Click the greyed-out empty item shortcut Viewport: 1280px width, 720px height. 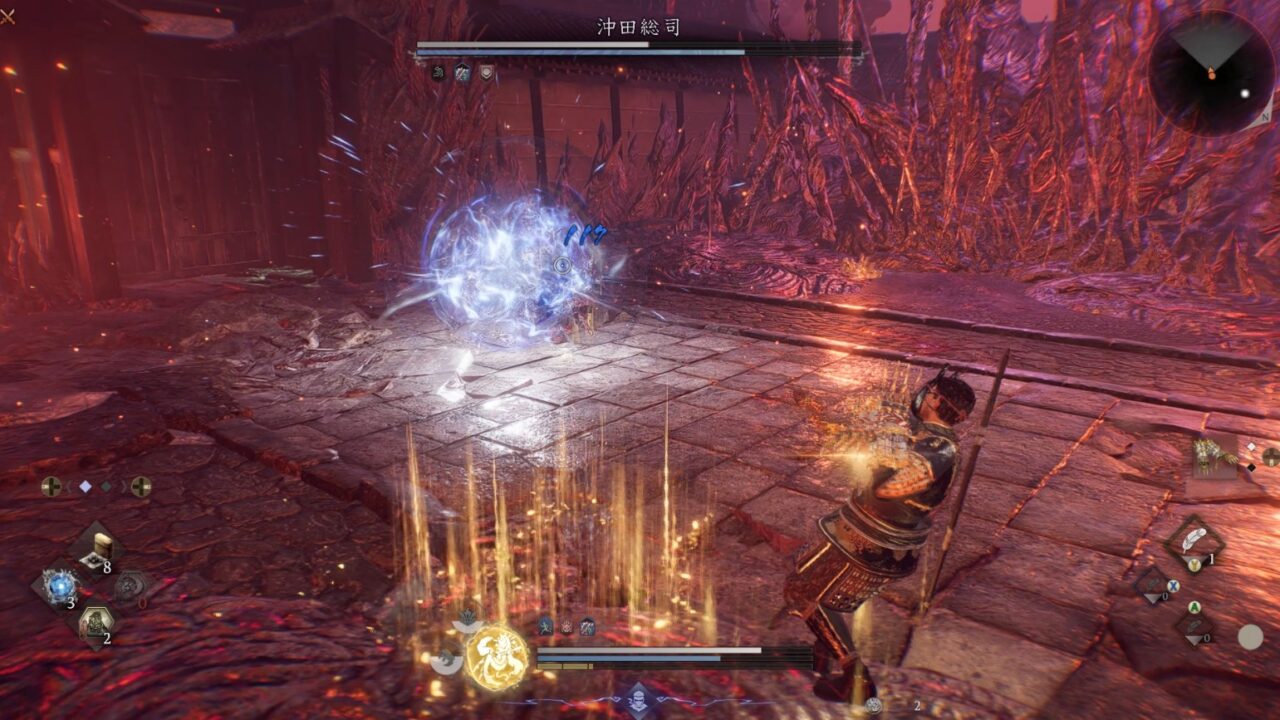[129, 586]
